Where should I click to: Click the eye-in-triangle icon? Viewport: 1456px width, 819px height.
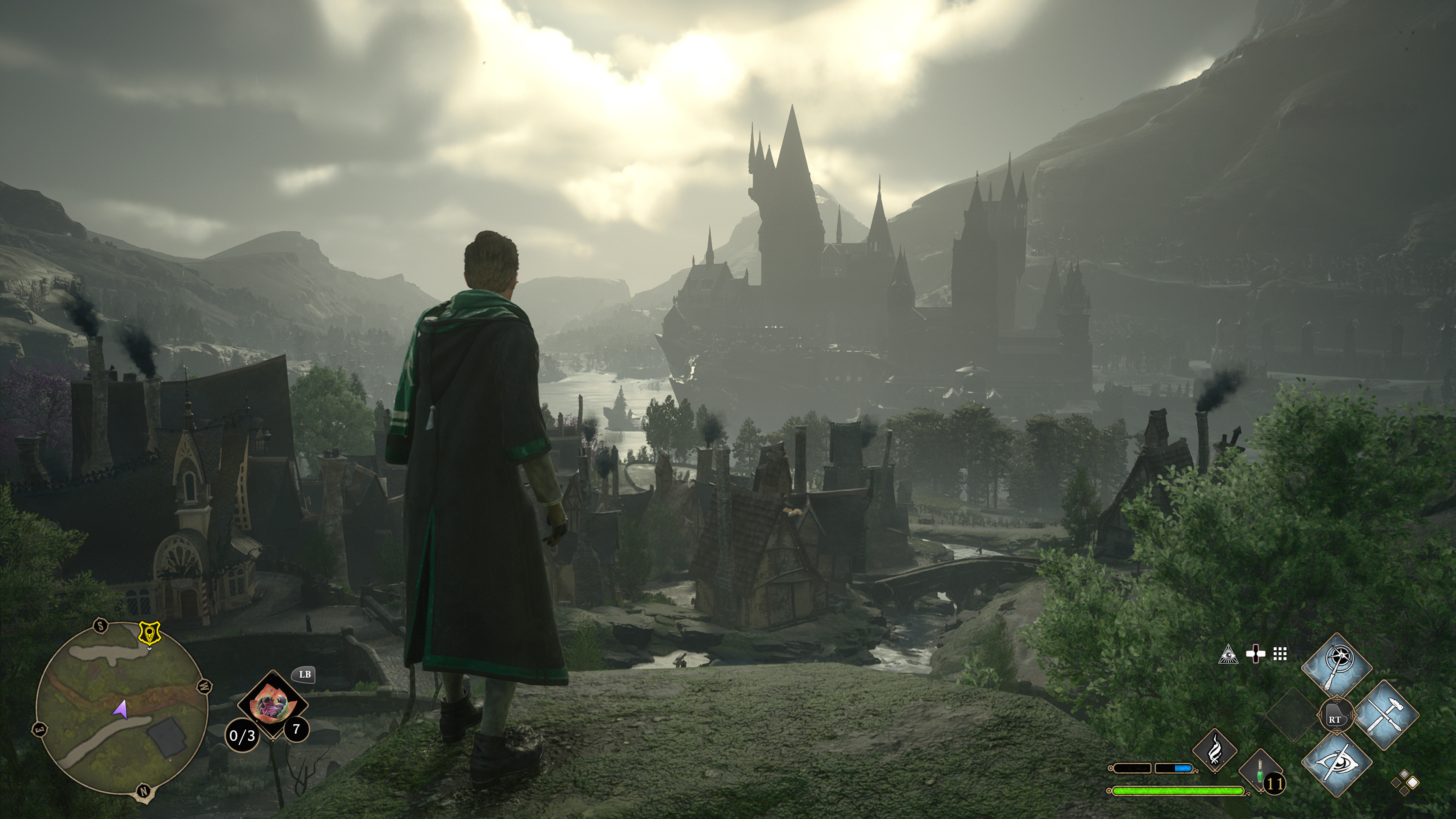click(x=1228, y=654)
